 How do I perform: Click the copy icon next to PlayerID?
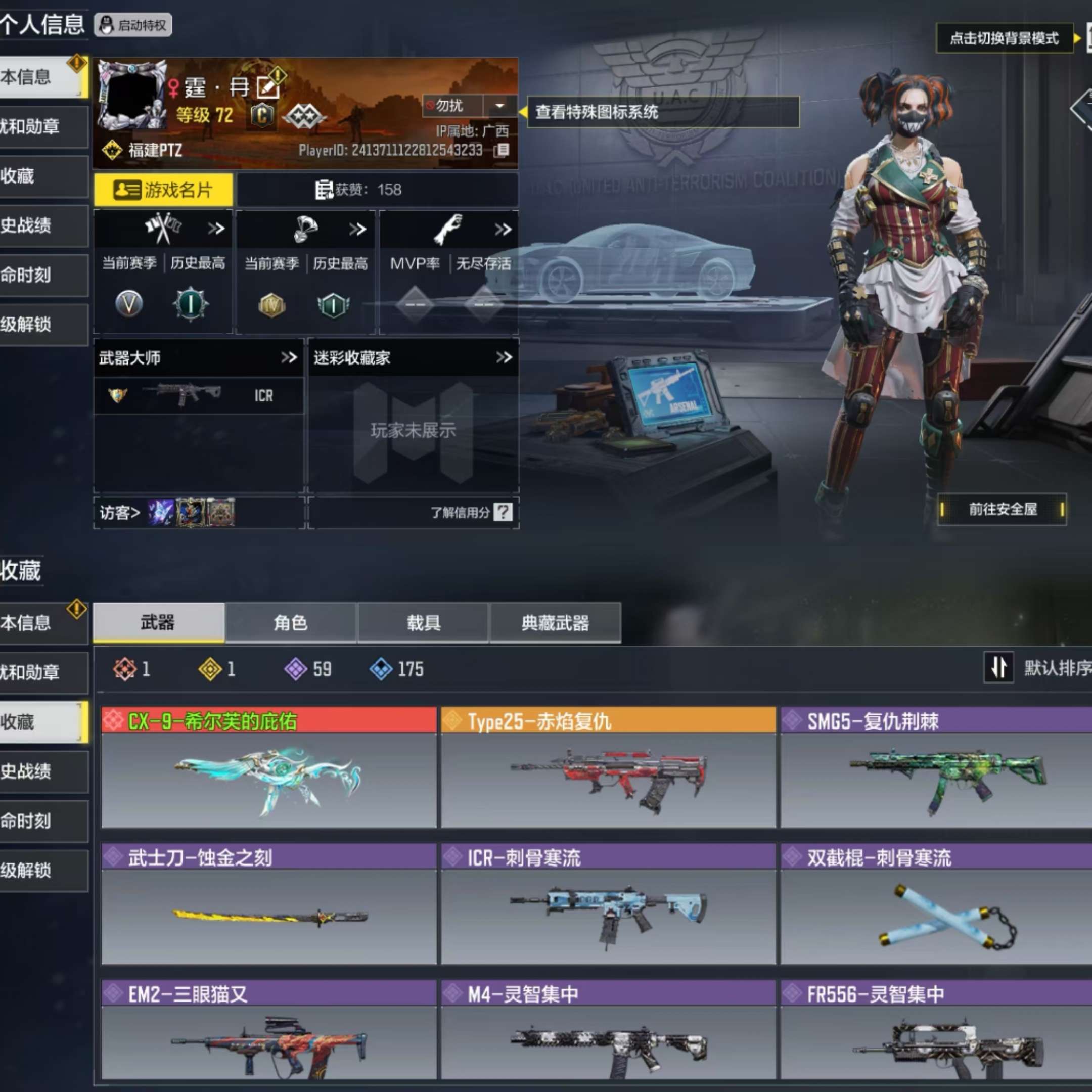click(x=501, y=150)
